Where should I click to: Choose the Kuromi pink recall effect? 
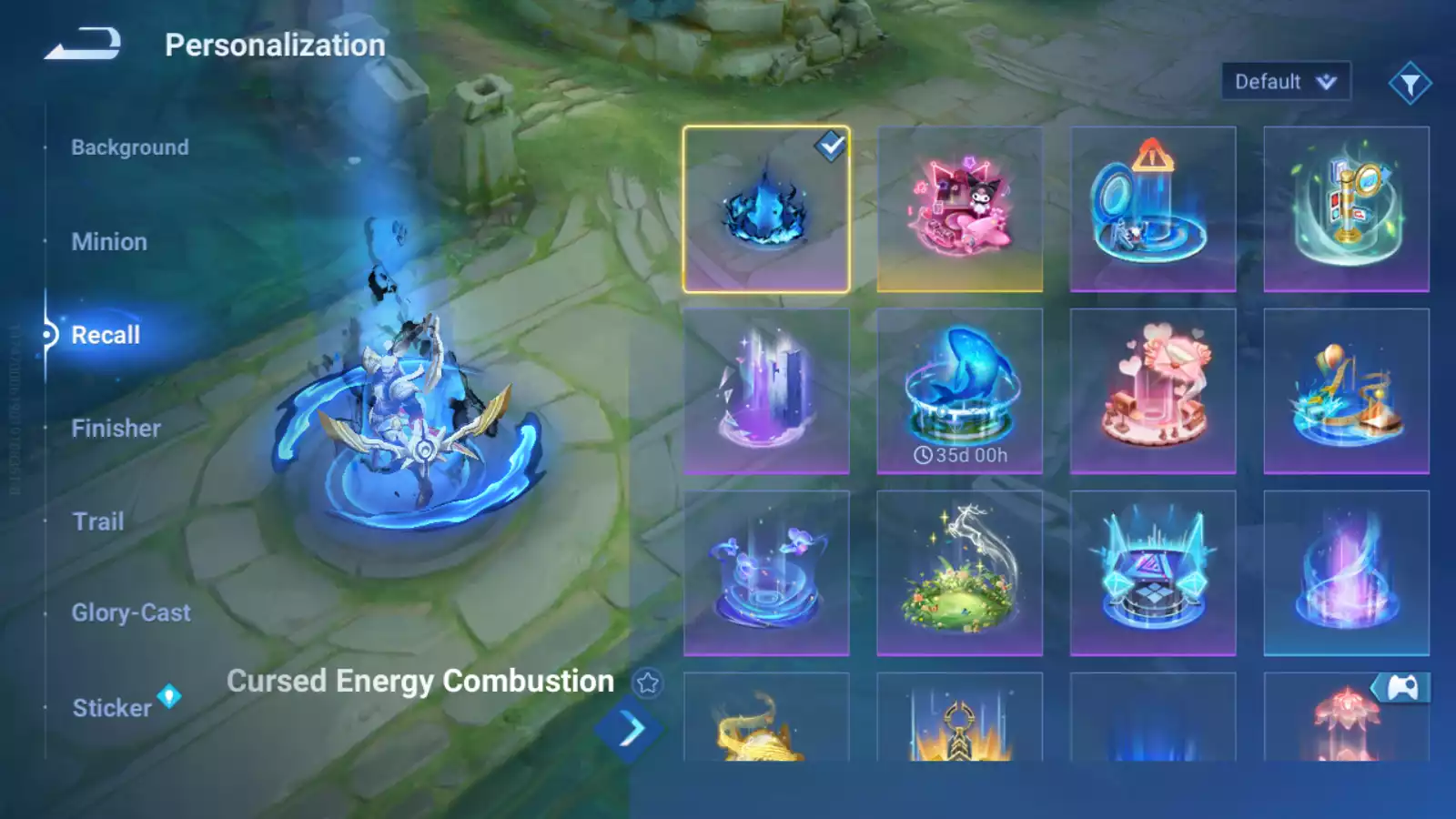coord(959,209)
